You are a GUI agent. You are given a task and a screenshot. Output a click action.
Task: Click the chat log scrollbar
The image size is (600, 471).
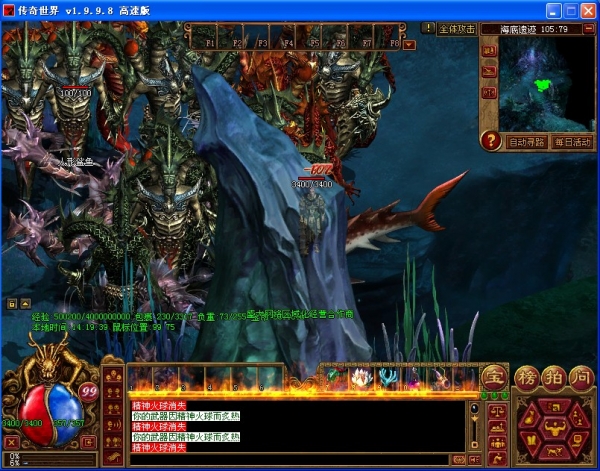474,425
